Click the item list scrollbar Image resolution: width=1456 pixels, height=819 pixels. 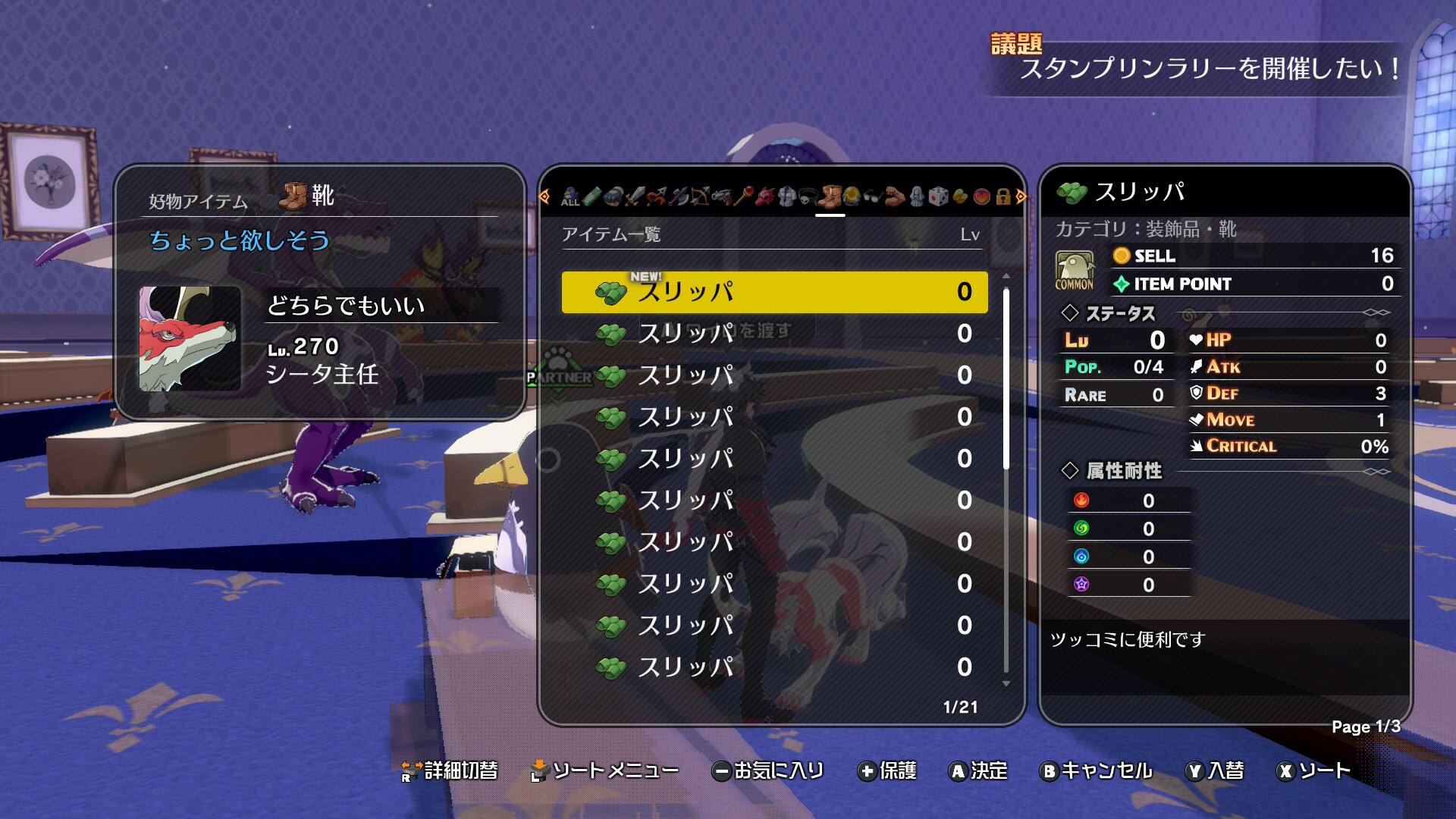tap(1006, 379)
